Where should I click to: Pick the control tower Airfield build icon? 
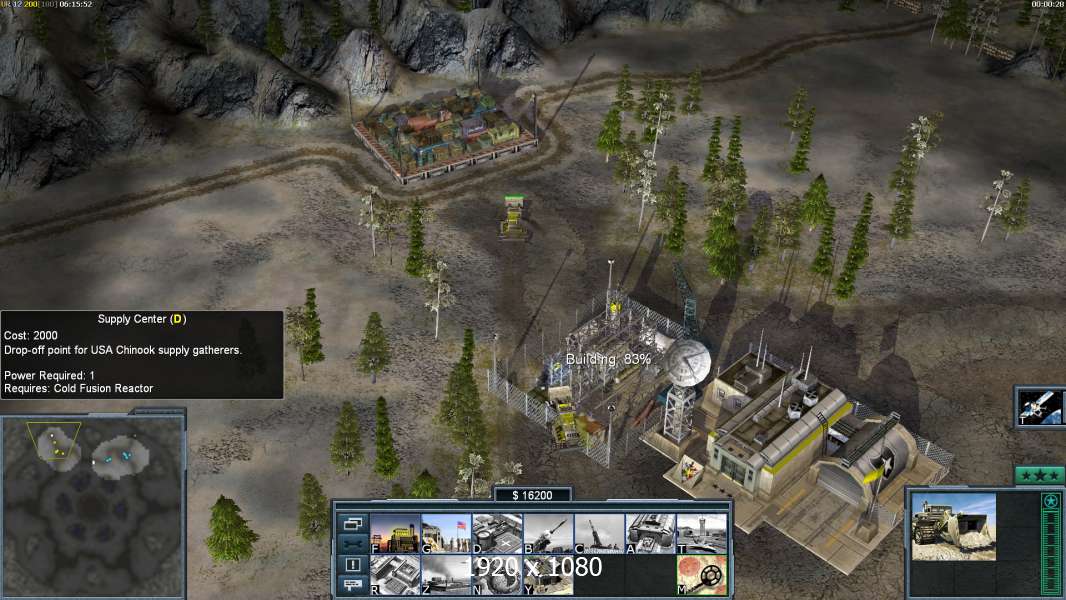tap(701, 533)
